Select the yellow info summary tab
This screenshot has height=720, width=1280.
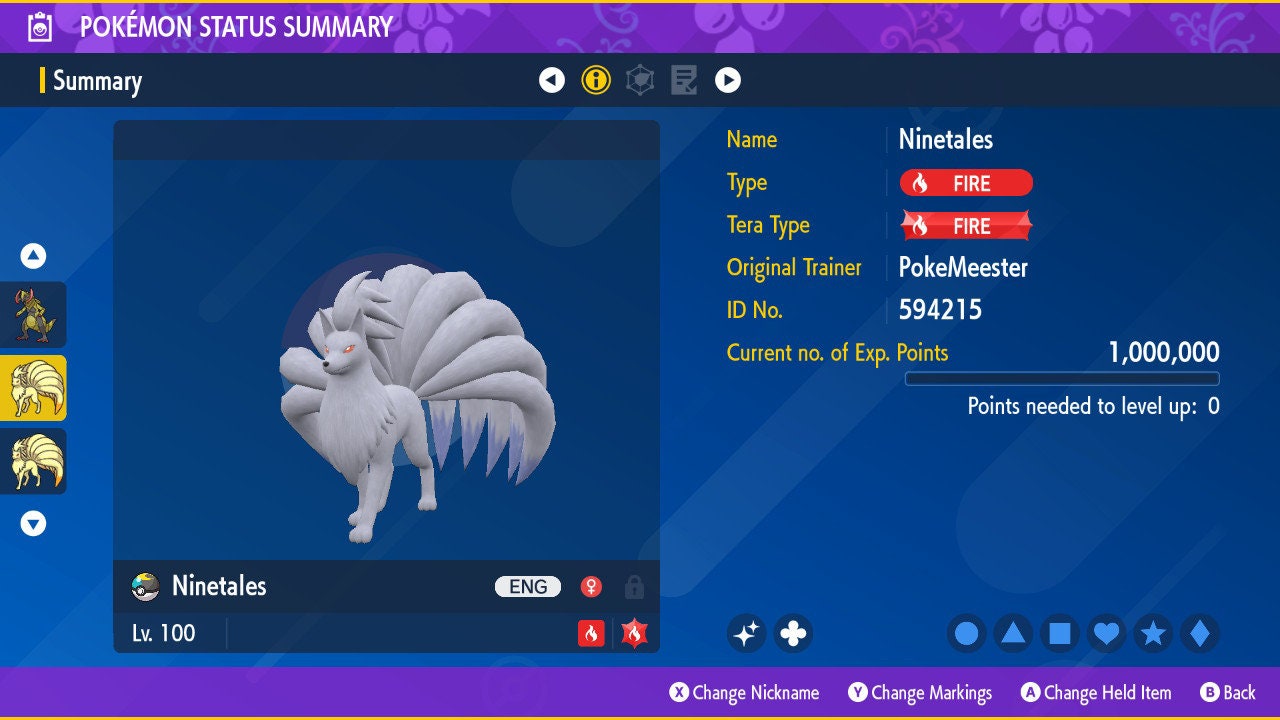point(596,80)
